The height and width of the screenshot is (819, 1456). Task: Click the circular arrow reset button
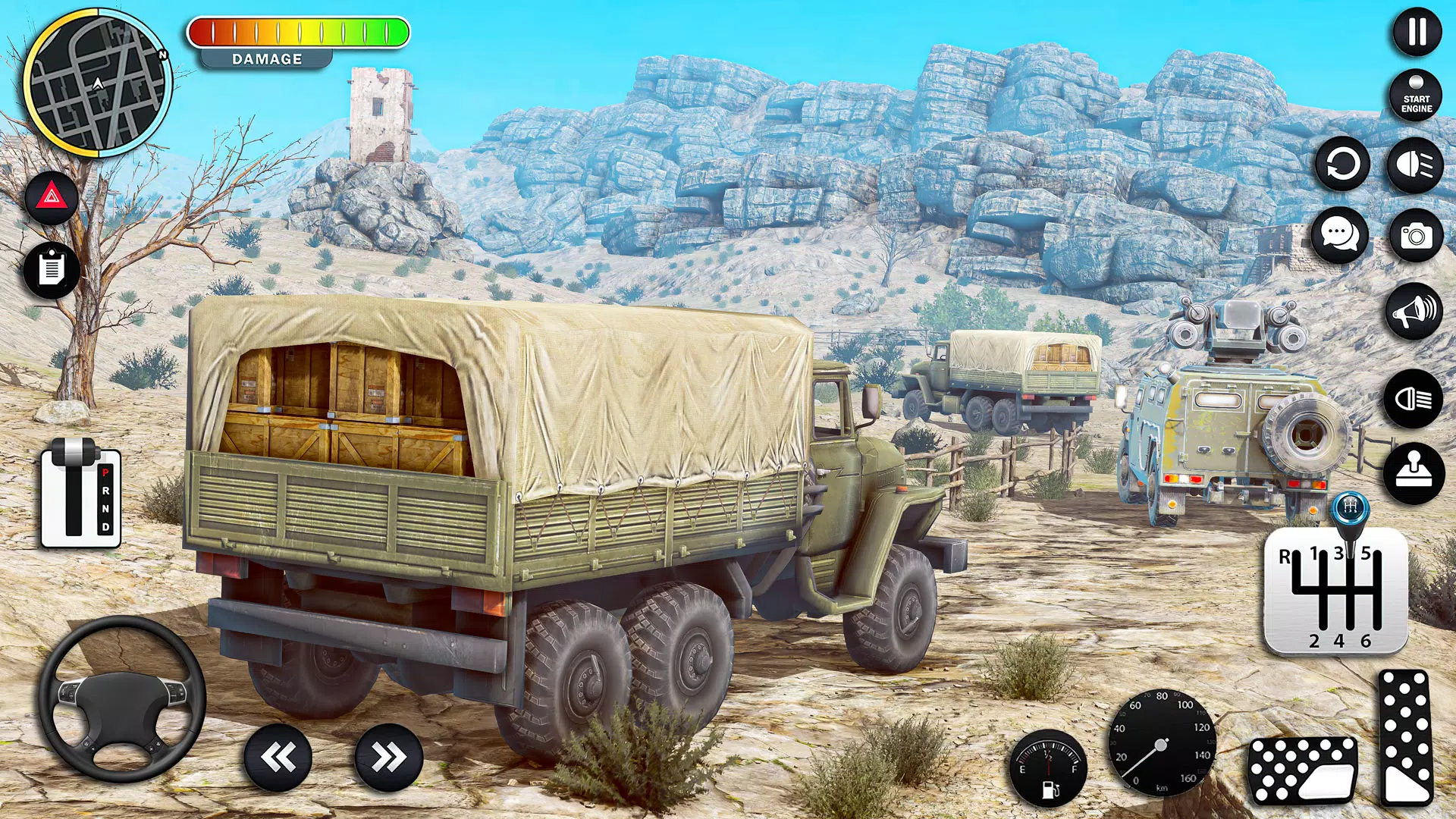[1342, 164]
